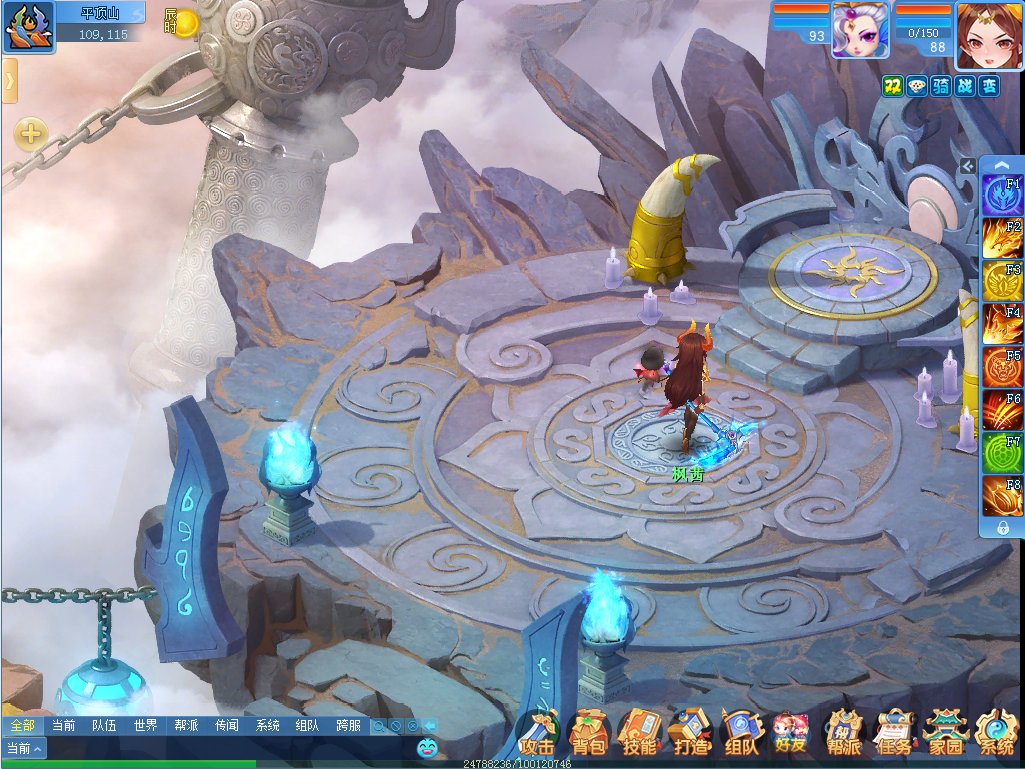The height and width of the screenshot is (769, 1025).
Task: Open the 技能 skills menu
Action: [639, 734]
